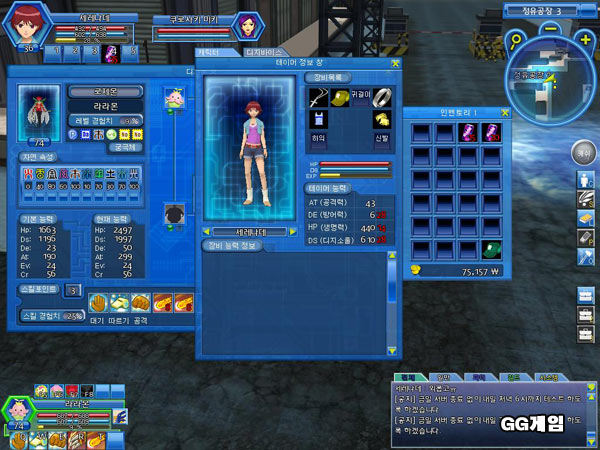Image resolution: width=600 pixels, height=450 pixels.
Task: Open the character menu icon on sidebar
Action: point(585,180)
